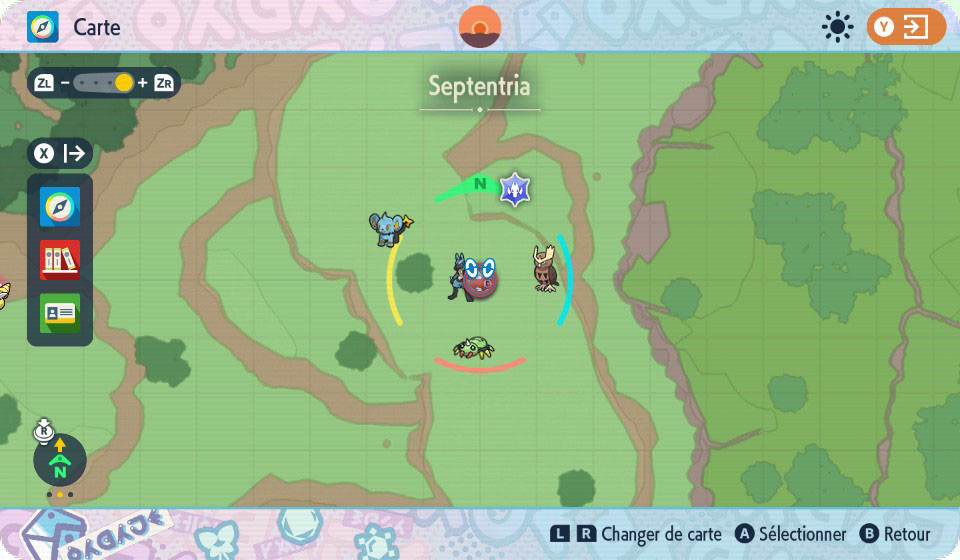
Task: Choose the Tera Raid crystal marker
Action: point(516,188)
